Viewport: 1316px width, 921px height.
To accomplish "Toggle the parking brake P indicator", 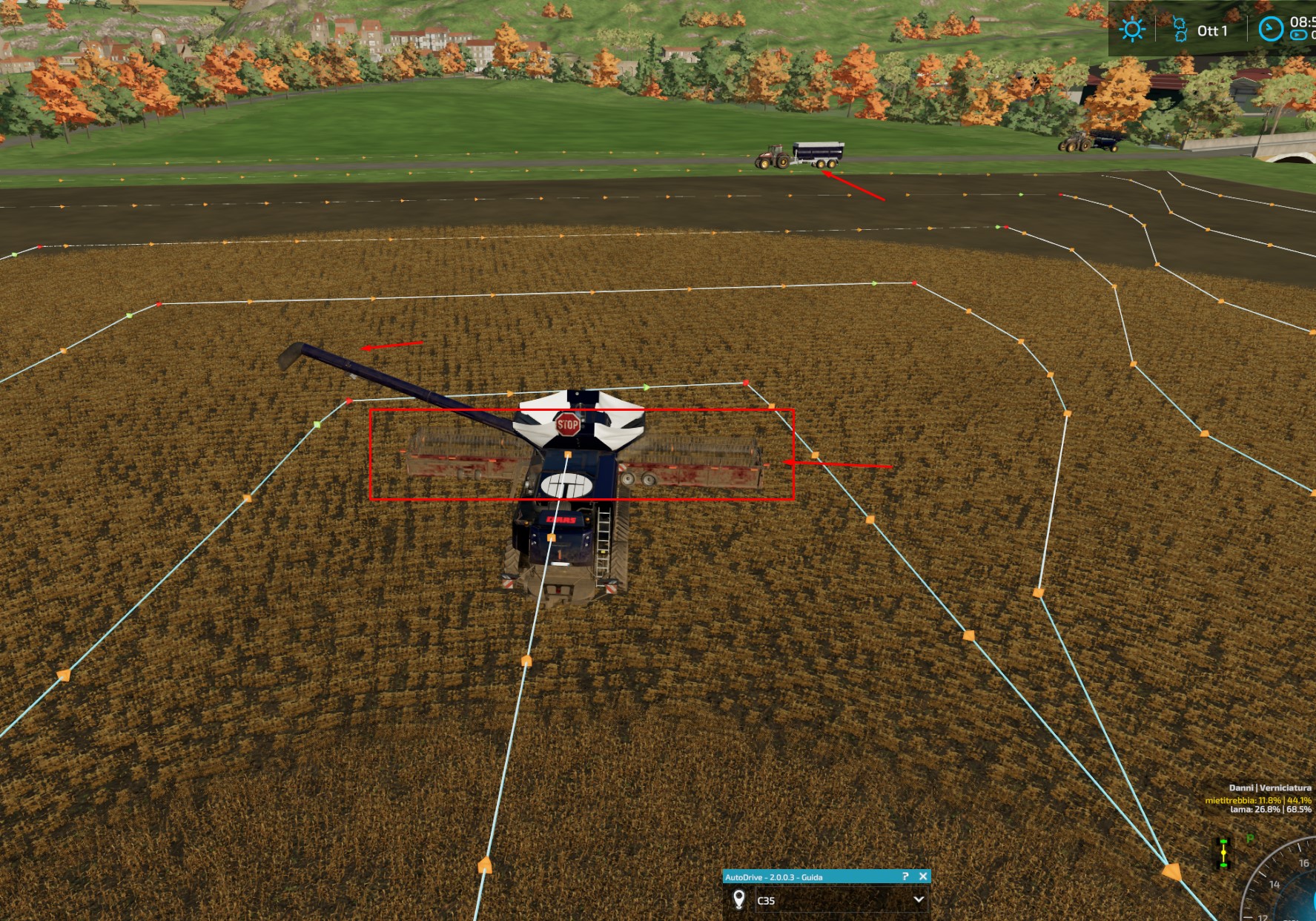I will coord(1250,836).
